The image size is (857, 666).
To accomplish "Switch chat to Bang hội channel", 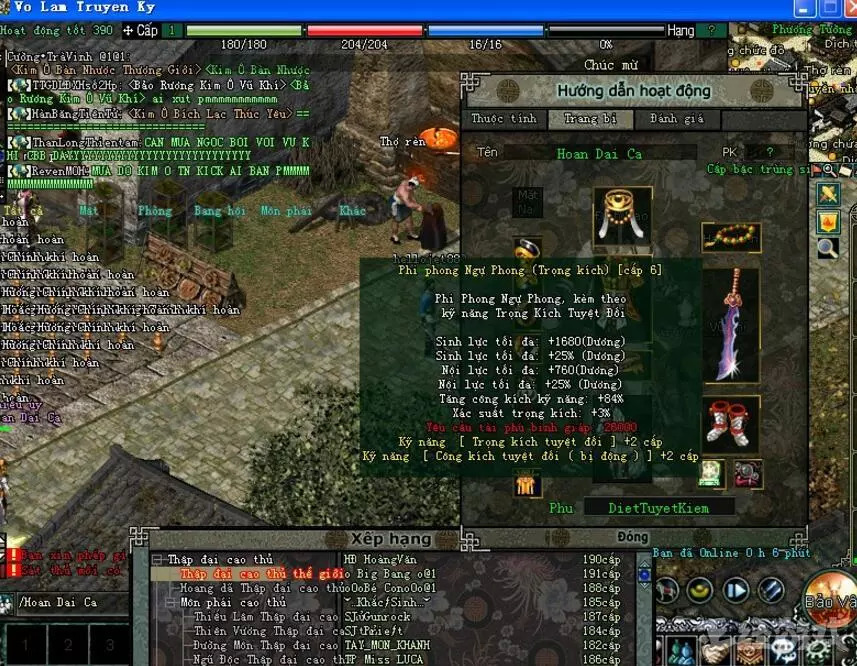I will click(x=220, y=211).
